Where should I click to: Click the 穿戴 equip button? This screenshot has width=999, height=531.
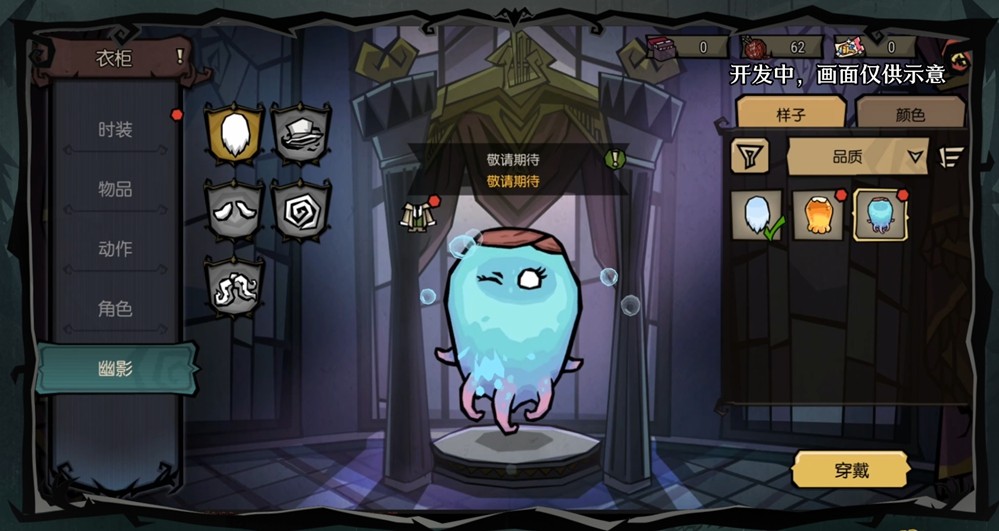pos(851,470)
